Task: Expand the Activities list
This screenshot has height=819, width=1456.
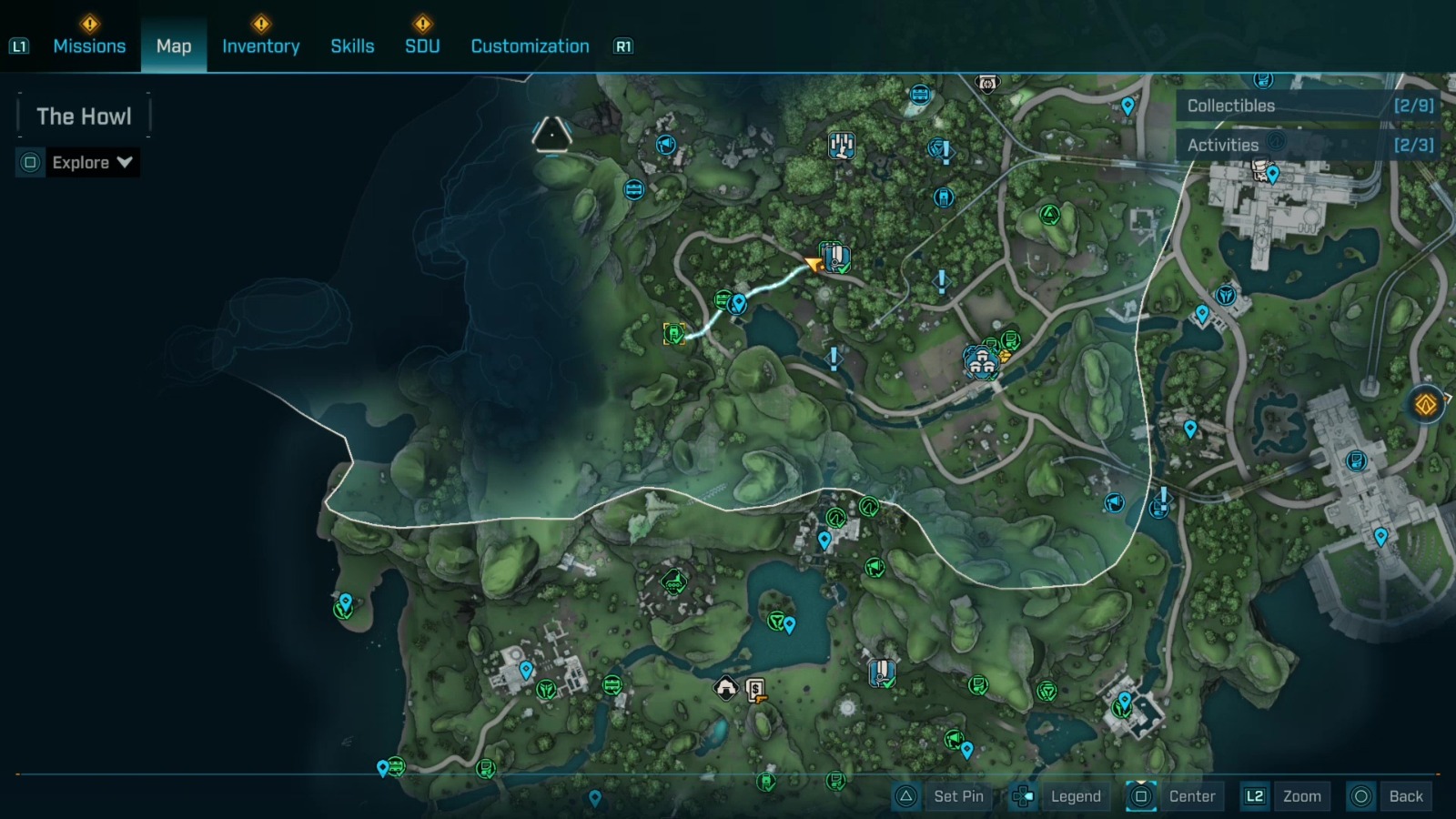Action: pyautogui.click(x=1310, y=144)
